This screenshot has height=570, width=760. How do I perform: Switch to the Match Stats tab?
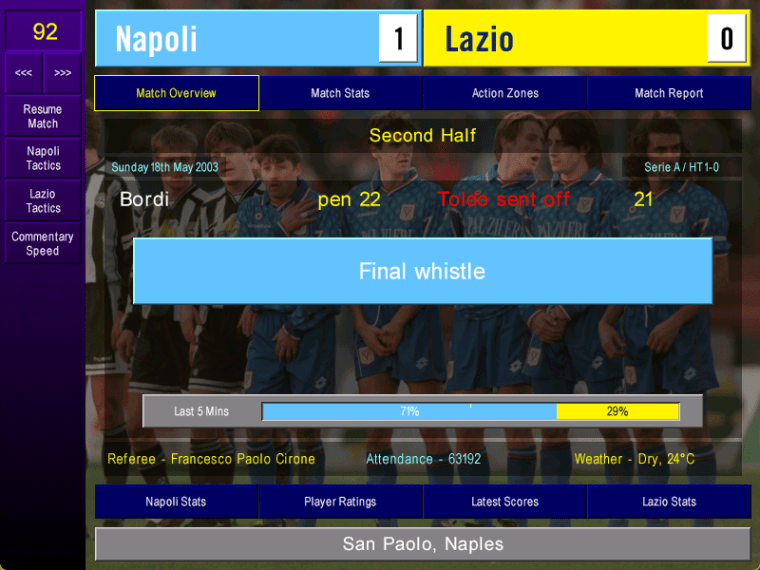[x=340, y=93]
